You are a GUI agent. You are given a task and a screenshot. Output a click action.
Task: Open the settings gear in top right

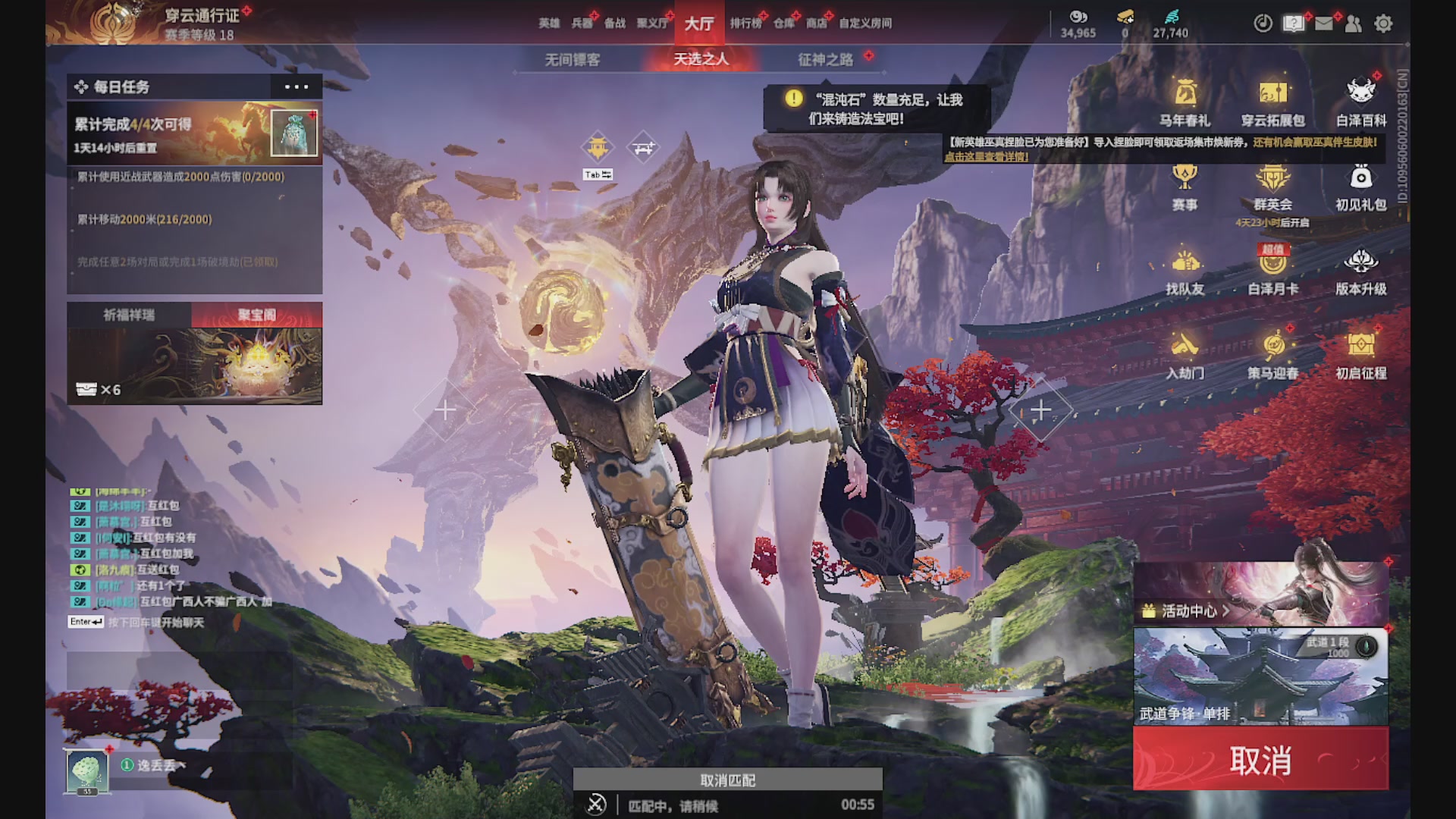(1385, 24)
